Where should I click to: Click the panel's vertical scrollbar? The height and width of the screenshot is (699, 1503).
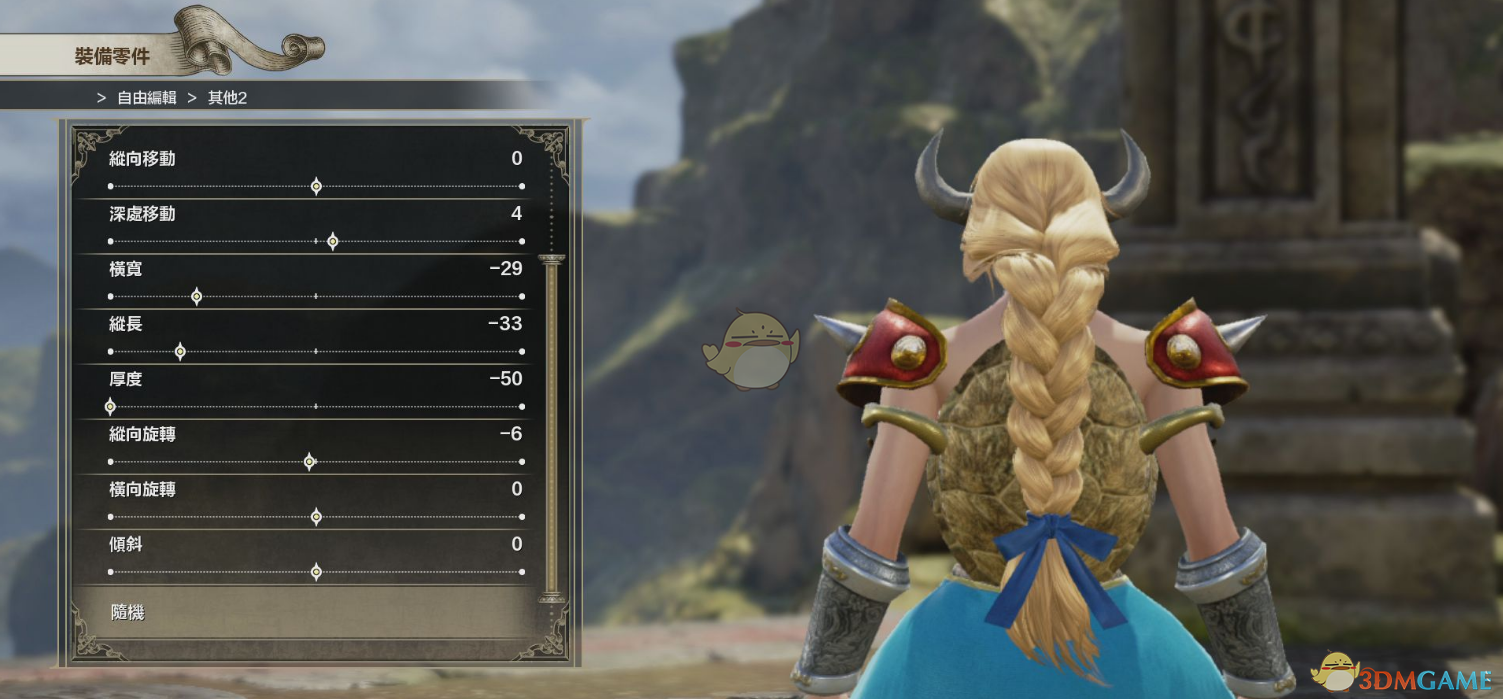click(551, 430)
